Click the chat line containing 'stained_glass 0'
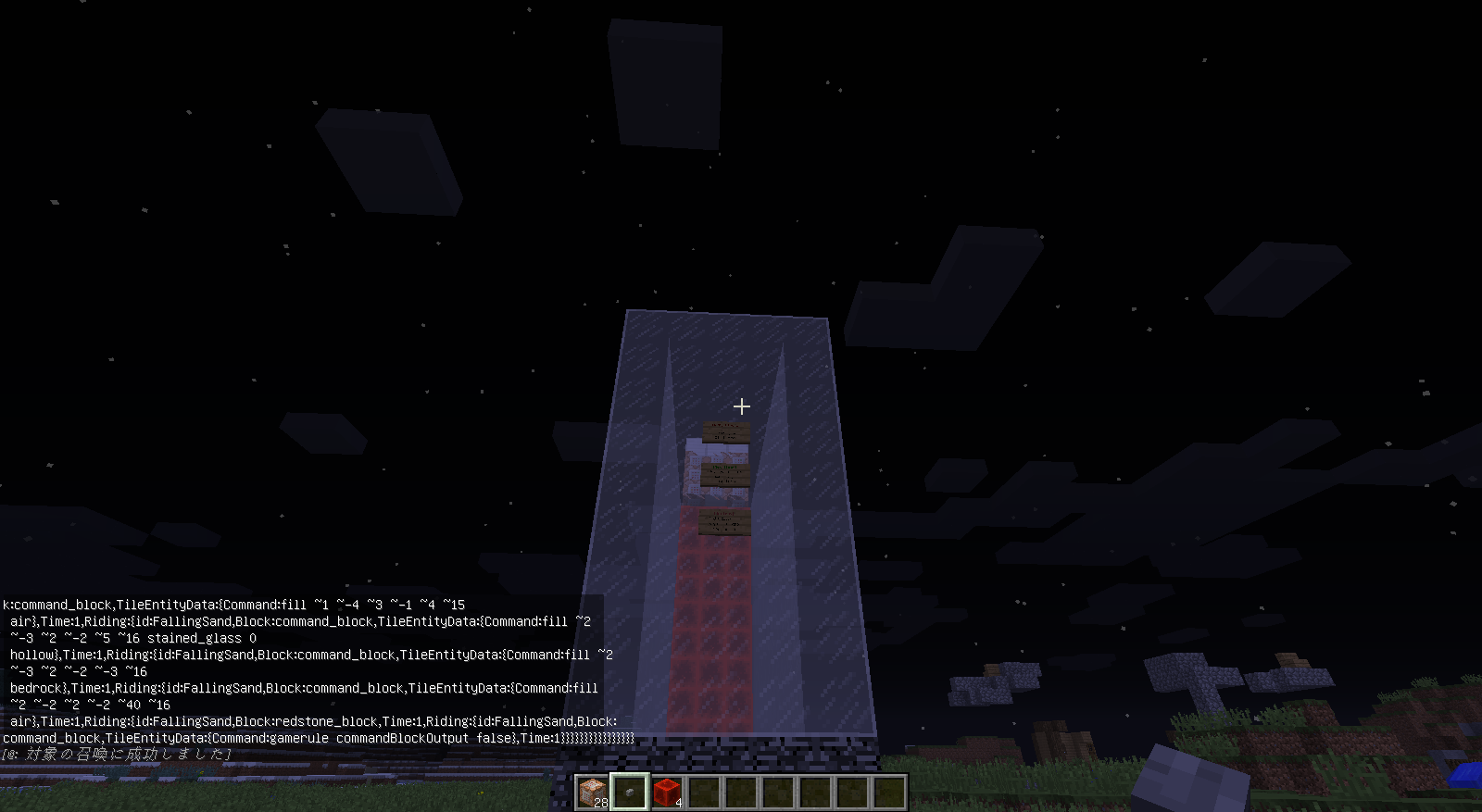Screen dimensions: 1482x812 (x=130, y=638)
